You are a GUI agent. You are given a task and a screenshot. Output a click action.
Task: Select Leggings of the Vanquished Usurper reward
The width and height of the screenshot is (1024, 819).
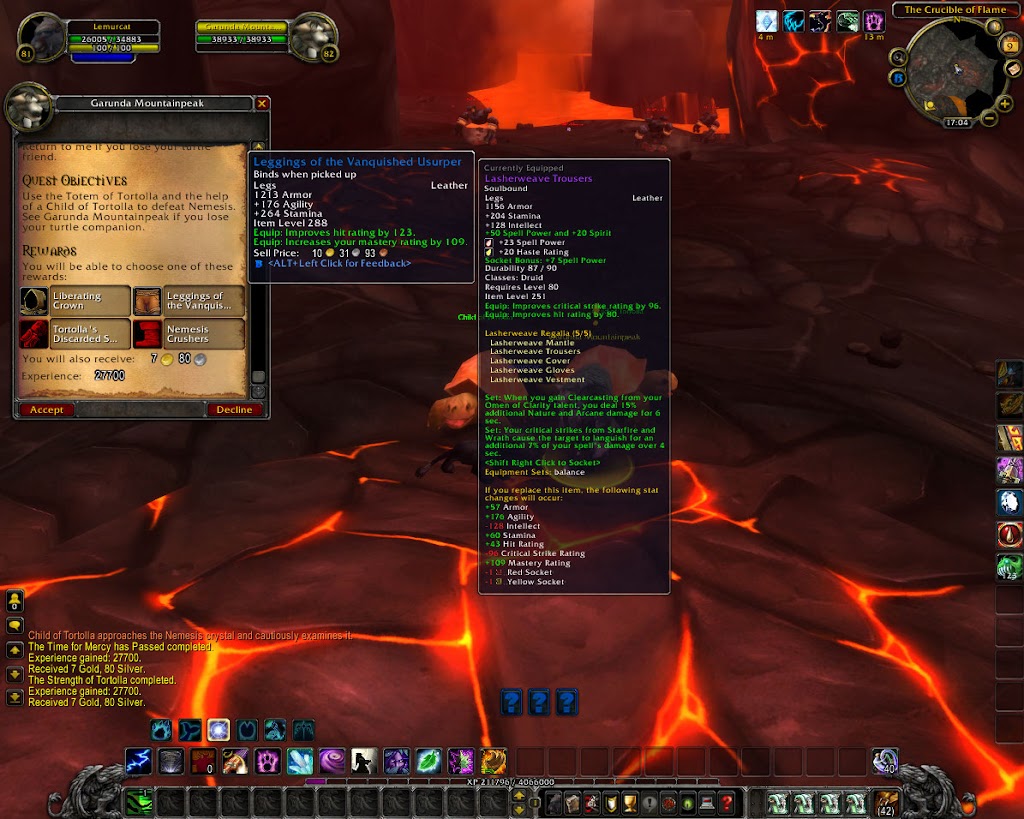tap(189, 301)
